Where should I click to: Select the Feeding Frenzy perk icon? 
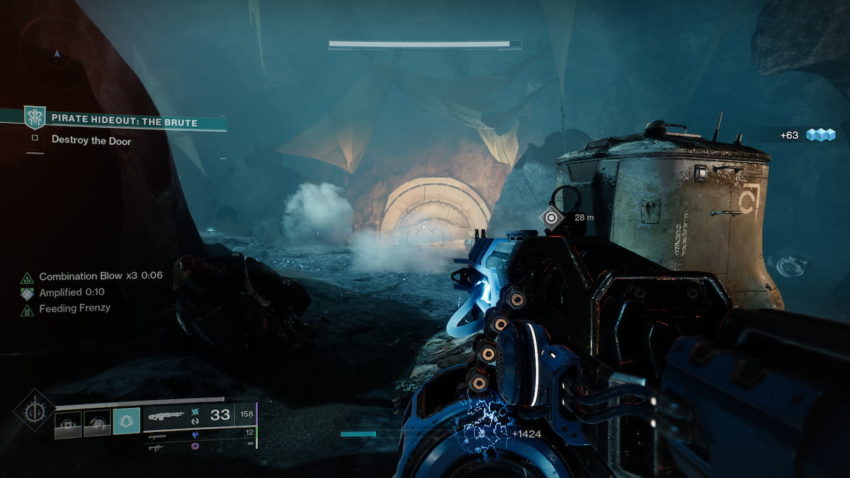click(27, 309)
